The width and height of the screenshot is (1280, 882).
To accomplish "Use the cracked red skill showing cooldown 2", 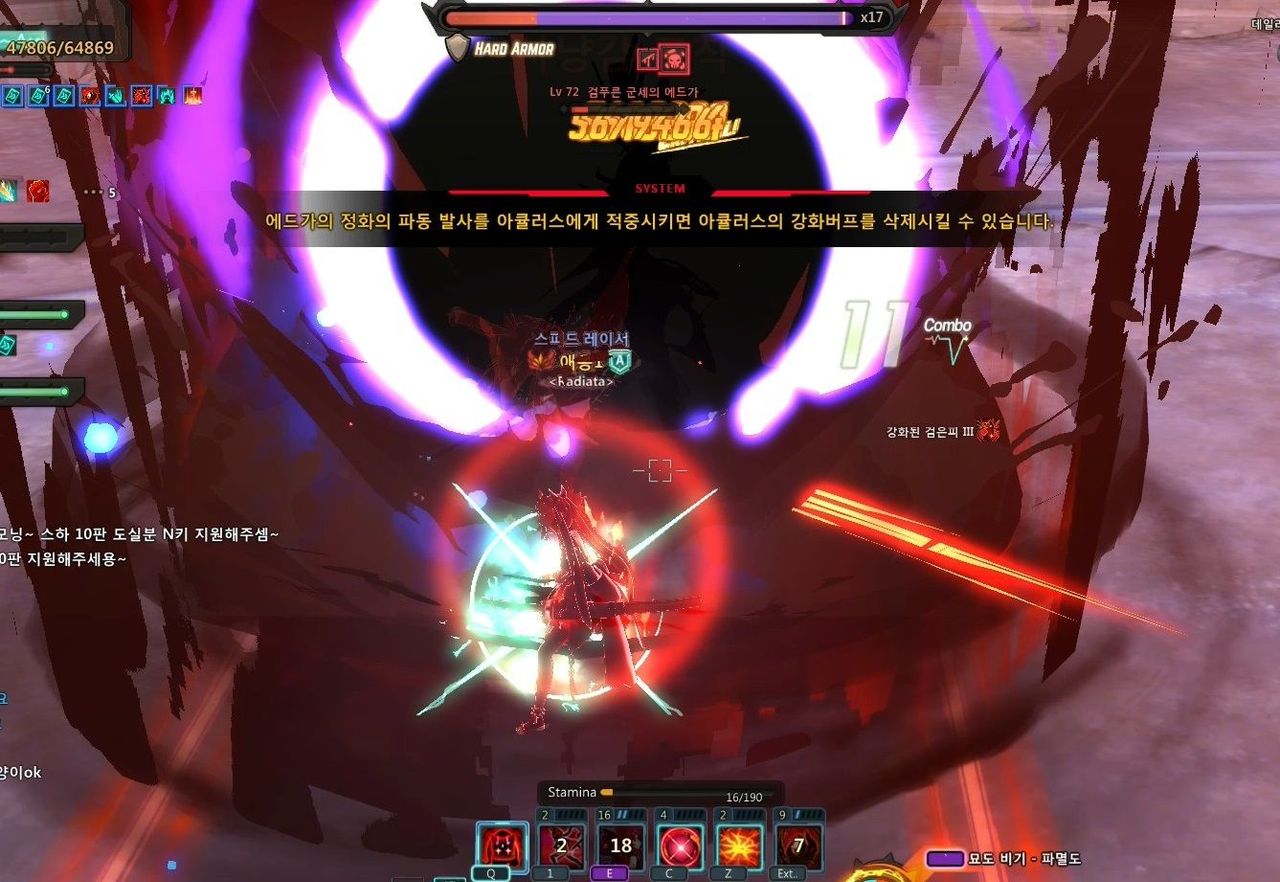I will 560,847.
